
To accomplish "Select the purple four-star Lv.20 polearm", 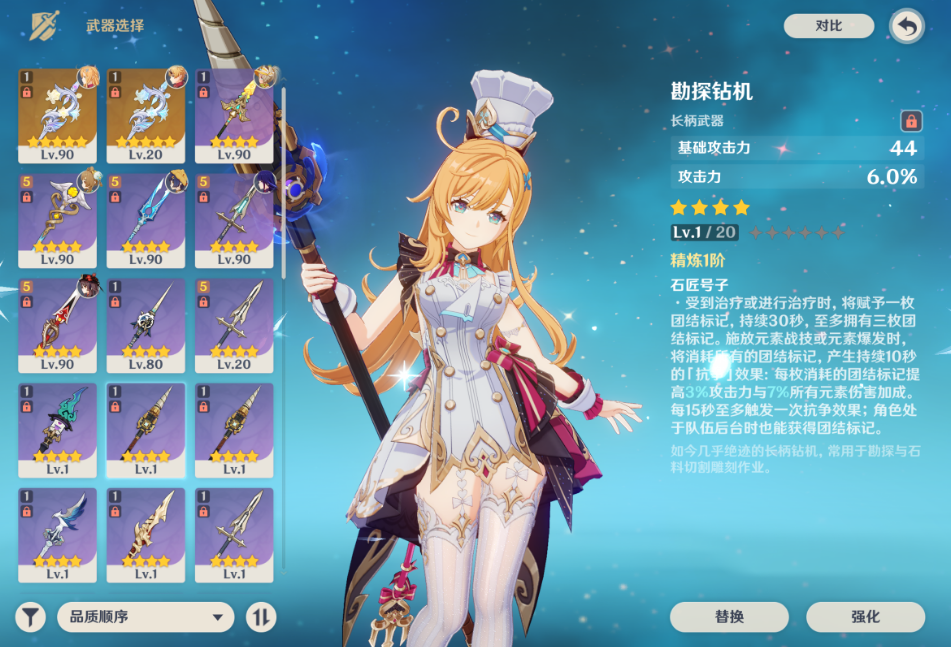I will (x=234, y=324).
